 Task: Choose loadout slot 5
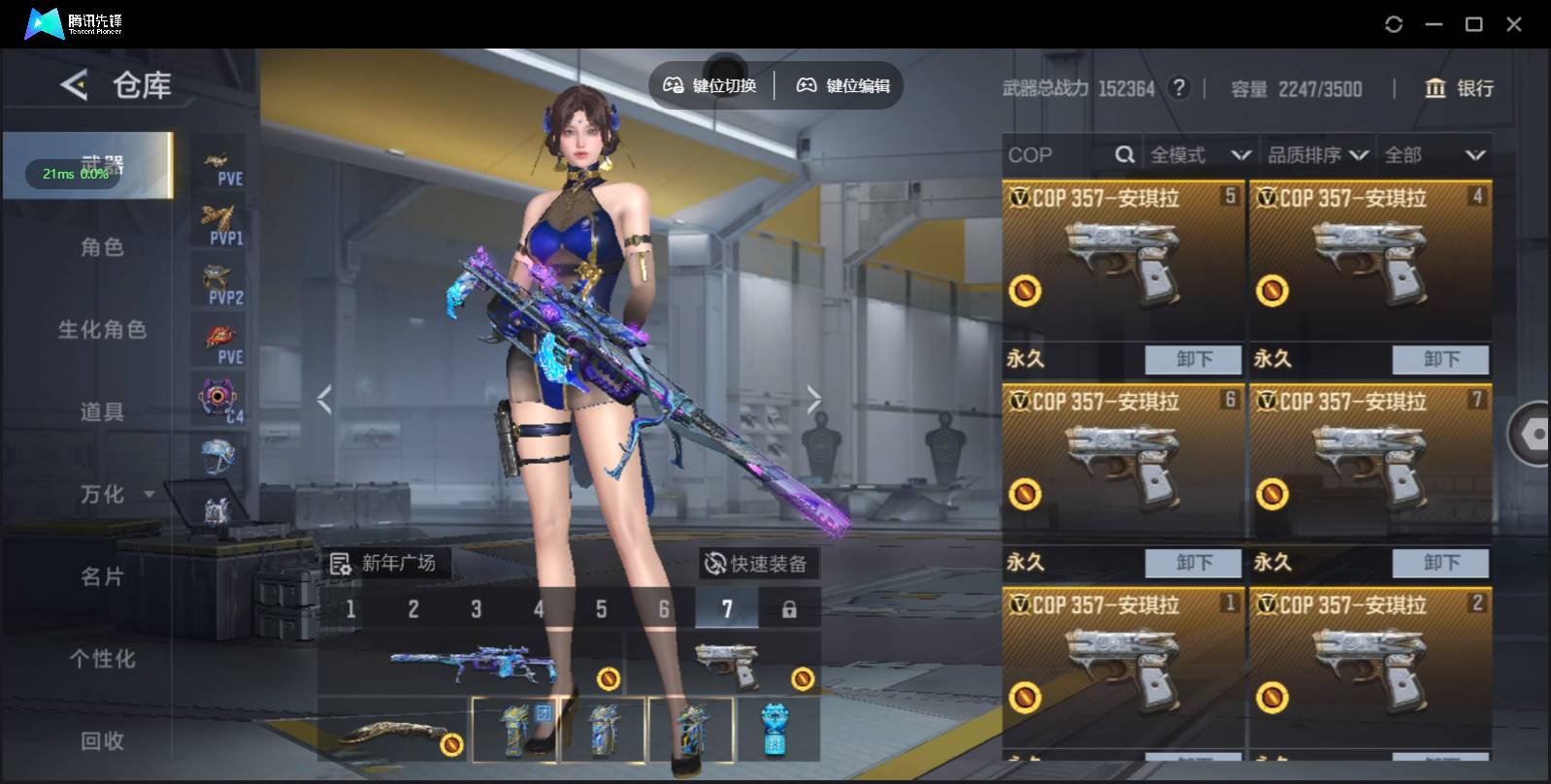click(x=601, y=609)
